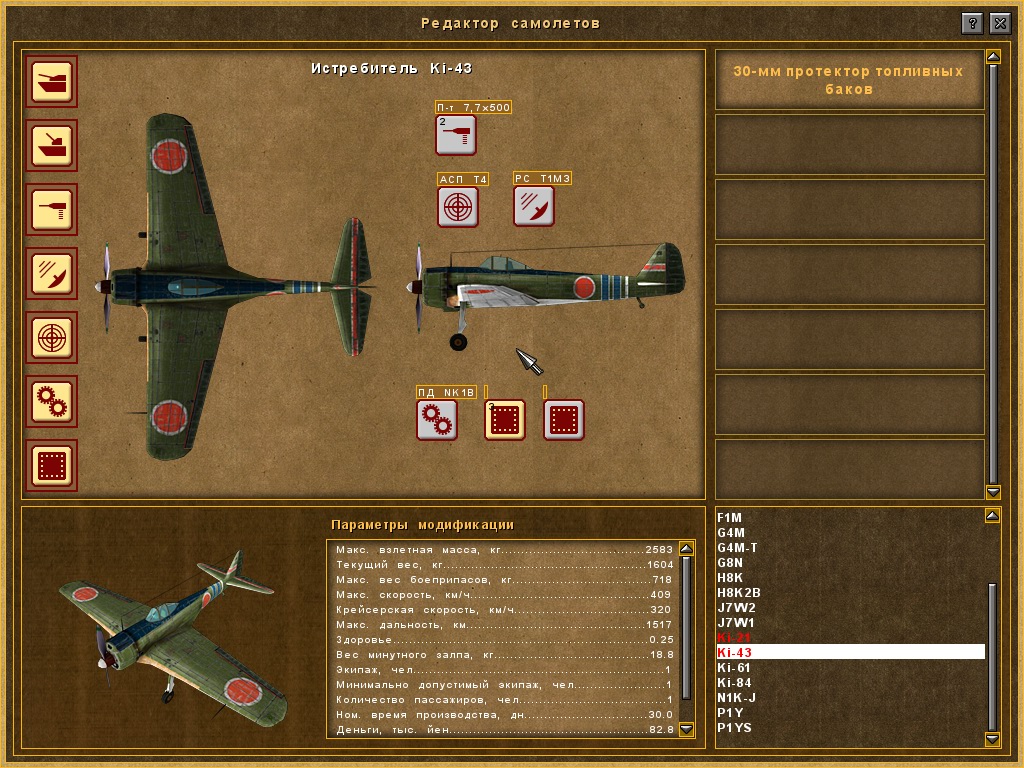
Task: Click the aircraft list scroll-down arrow
Action: pos(992,739)
